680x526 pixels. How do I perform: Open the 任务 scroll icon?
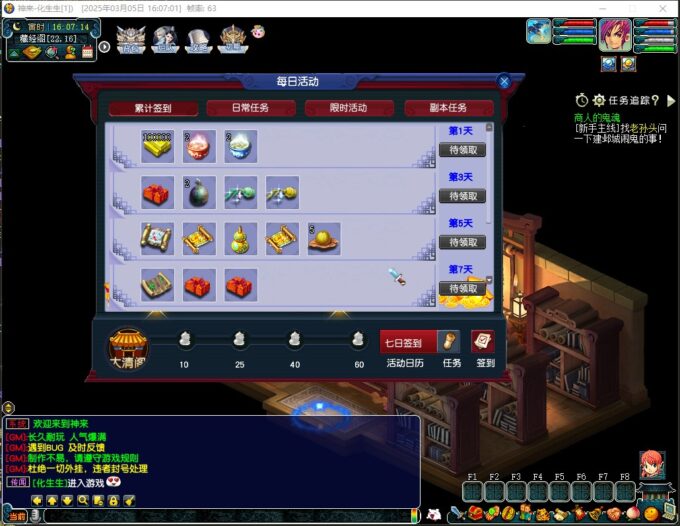[449, 342]
